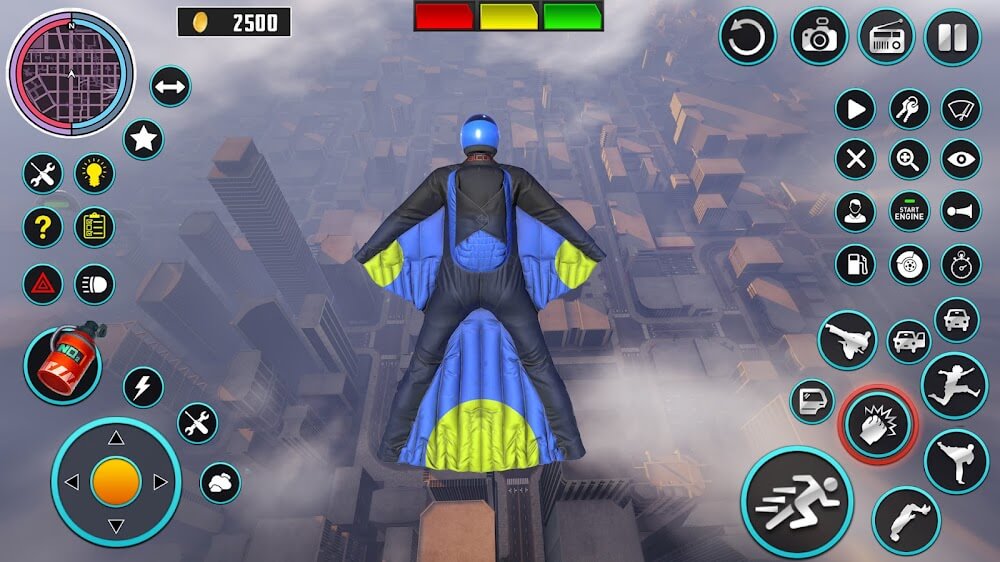Trigger the nitro canister boost
This screenshot has height=562, width=1000.
coord(62,366)
